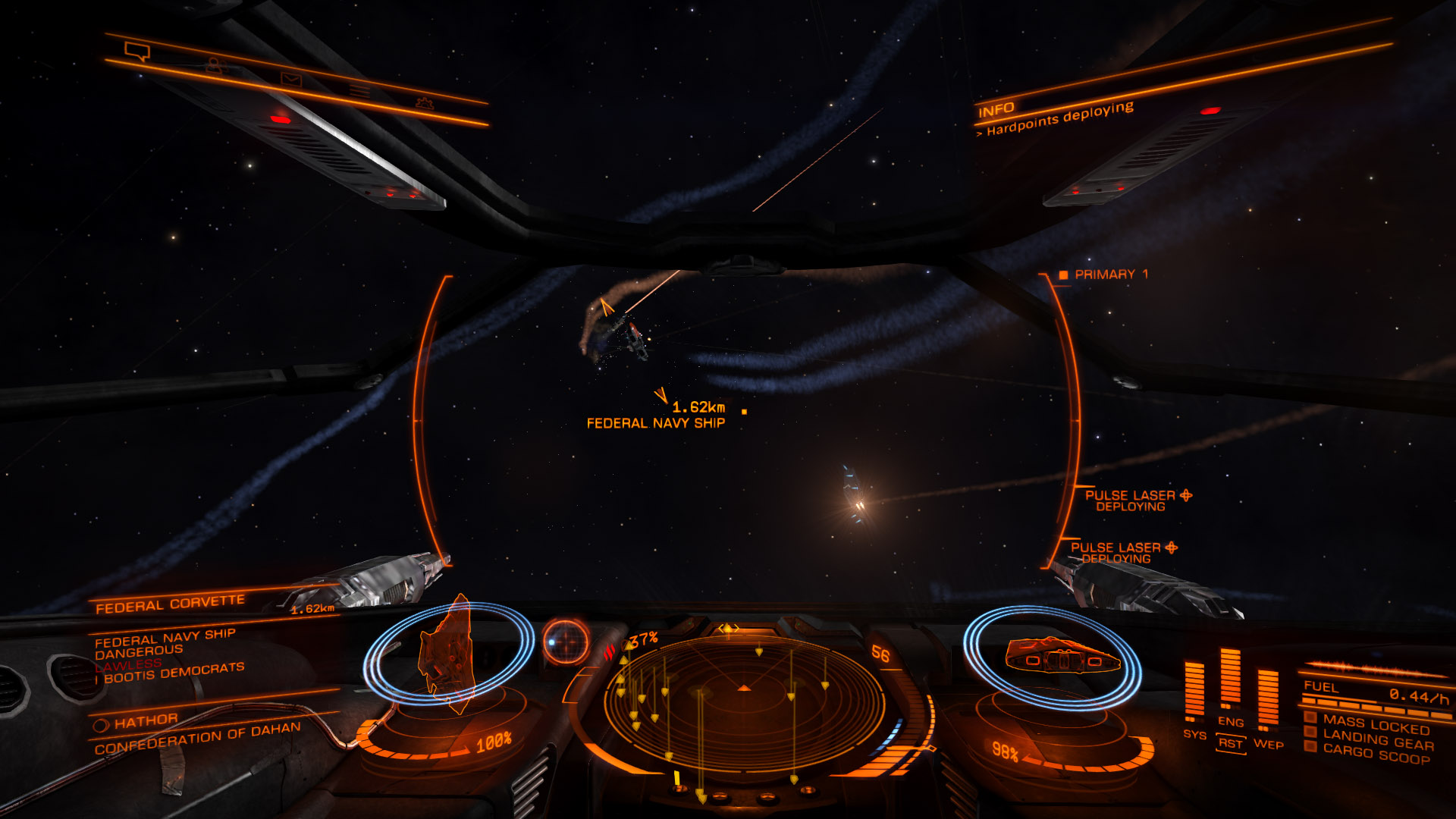The height and width of the screenshot is (819, 1456).
Task: Switch to the contacts people tab
Action: [x=215, y=67]
